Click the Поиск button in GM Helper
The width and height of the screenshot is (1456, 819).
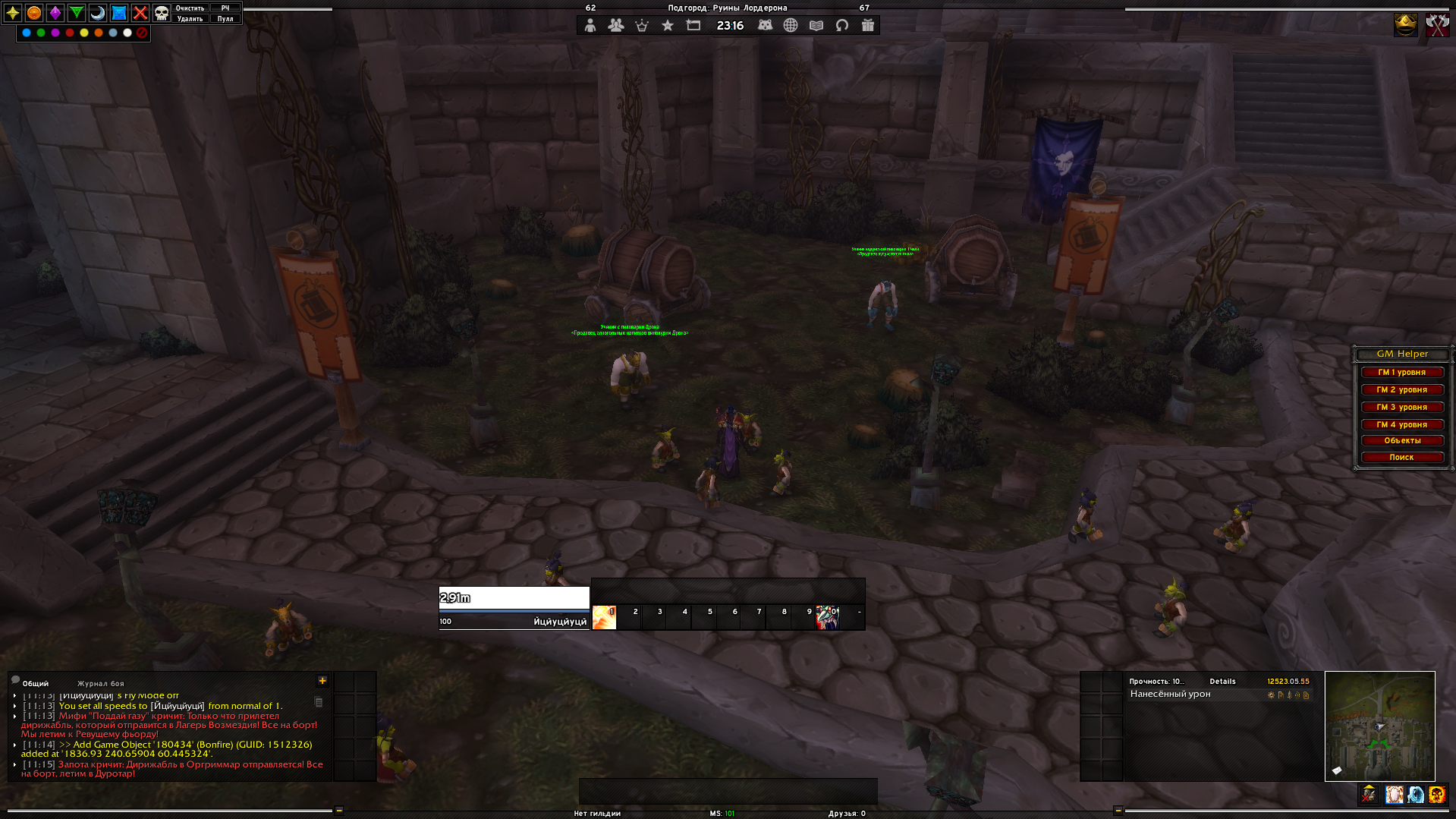pyautogui.click(x=1401, y=458)
